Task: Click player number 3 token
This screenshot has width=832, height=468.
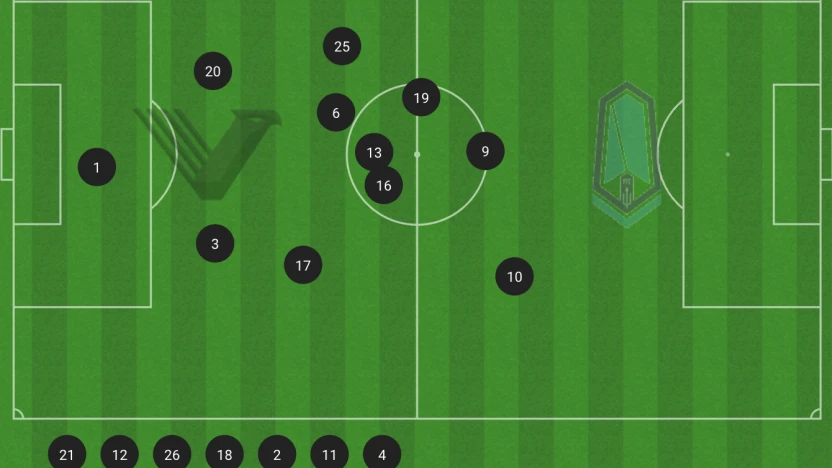Action: 215,243
